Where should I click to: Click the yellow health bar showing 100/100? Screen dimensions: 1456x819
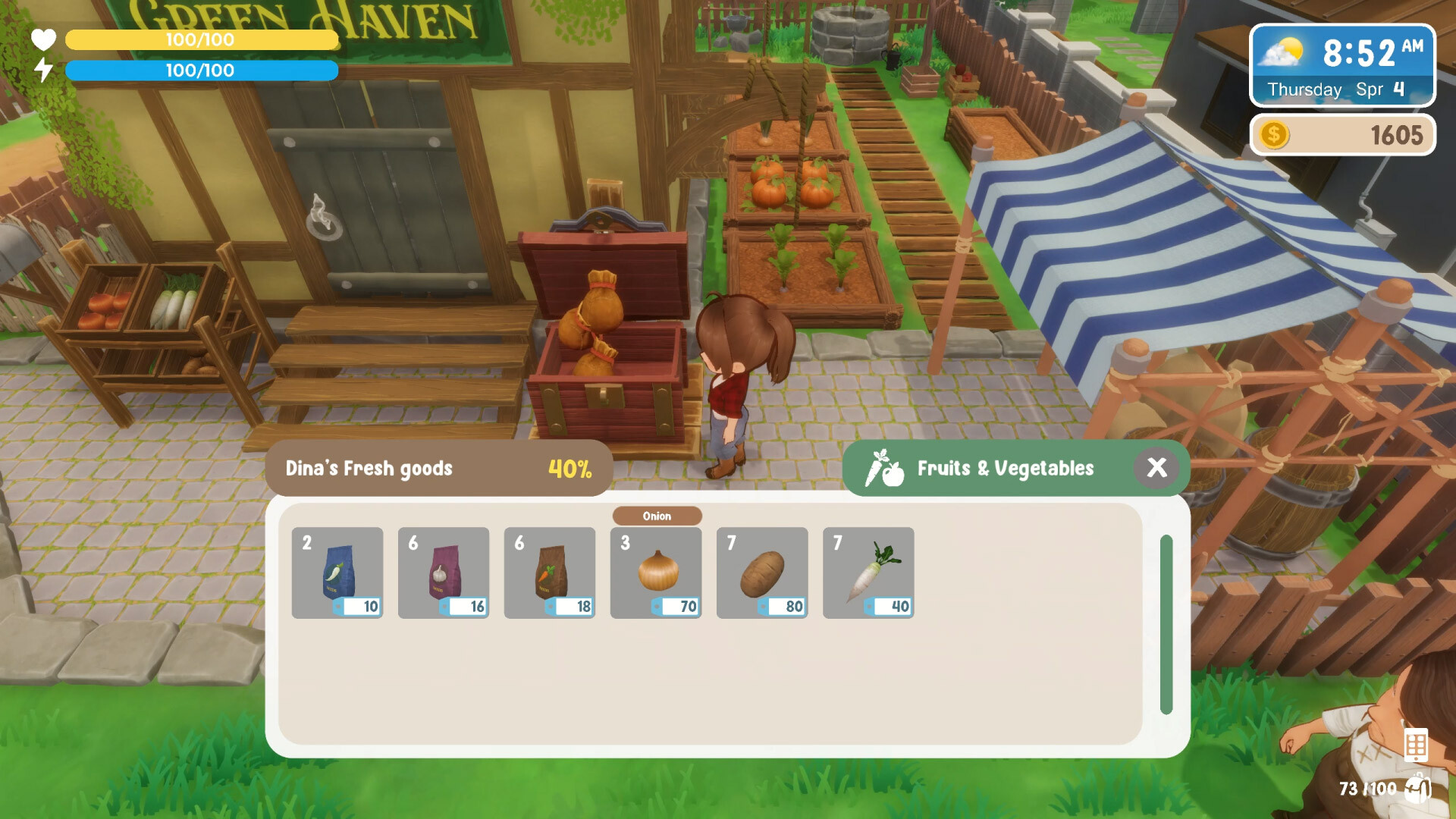200,39
